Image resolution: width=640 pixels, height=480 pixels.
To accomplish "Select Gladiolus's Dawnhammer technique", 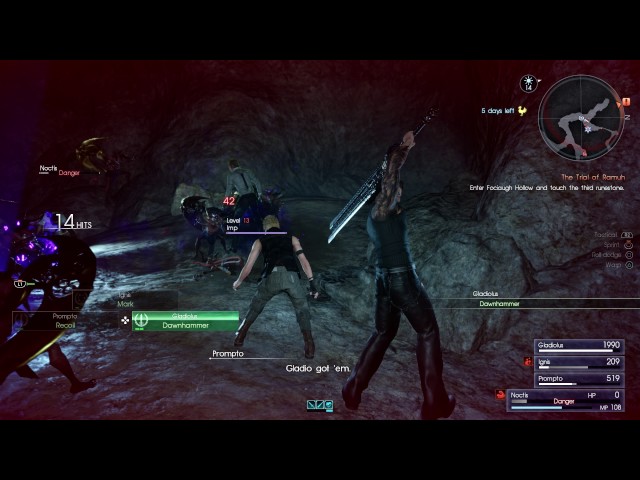I will coord(185,321).
